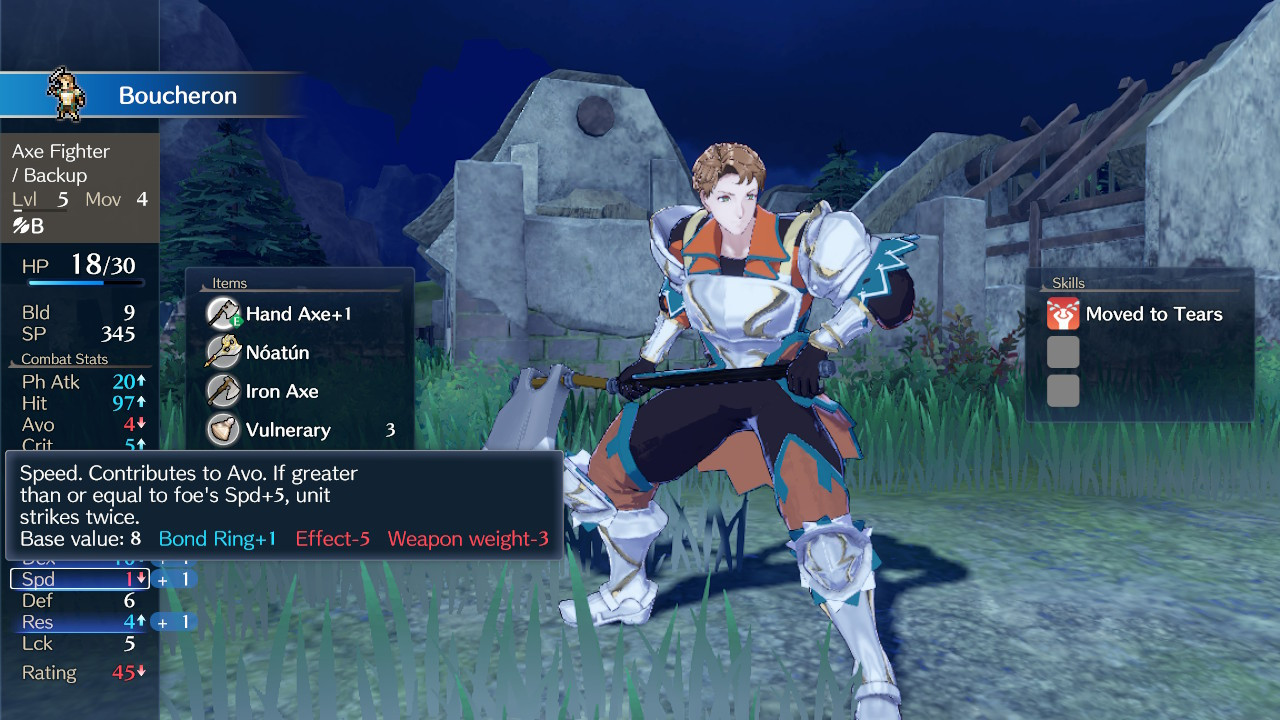Click the Vulnerary flask icon
Image resolution: width=1280 pixels, height=720 pixels.
click(x=222, y=430)
